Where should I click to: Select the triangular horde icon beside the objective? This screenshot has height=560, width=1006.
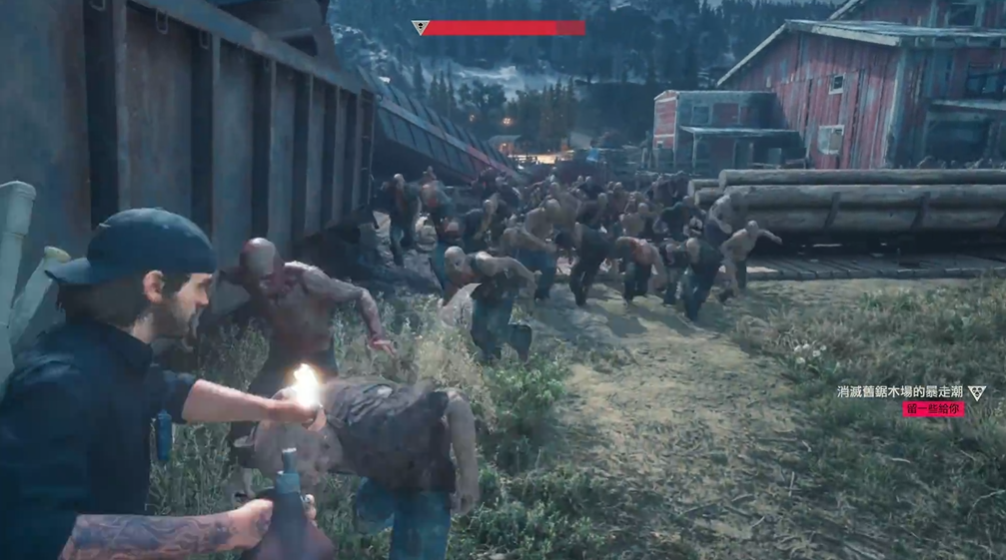click(977, 392)
